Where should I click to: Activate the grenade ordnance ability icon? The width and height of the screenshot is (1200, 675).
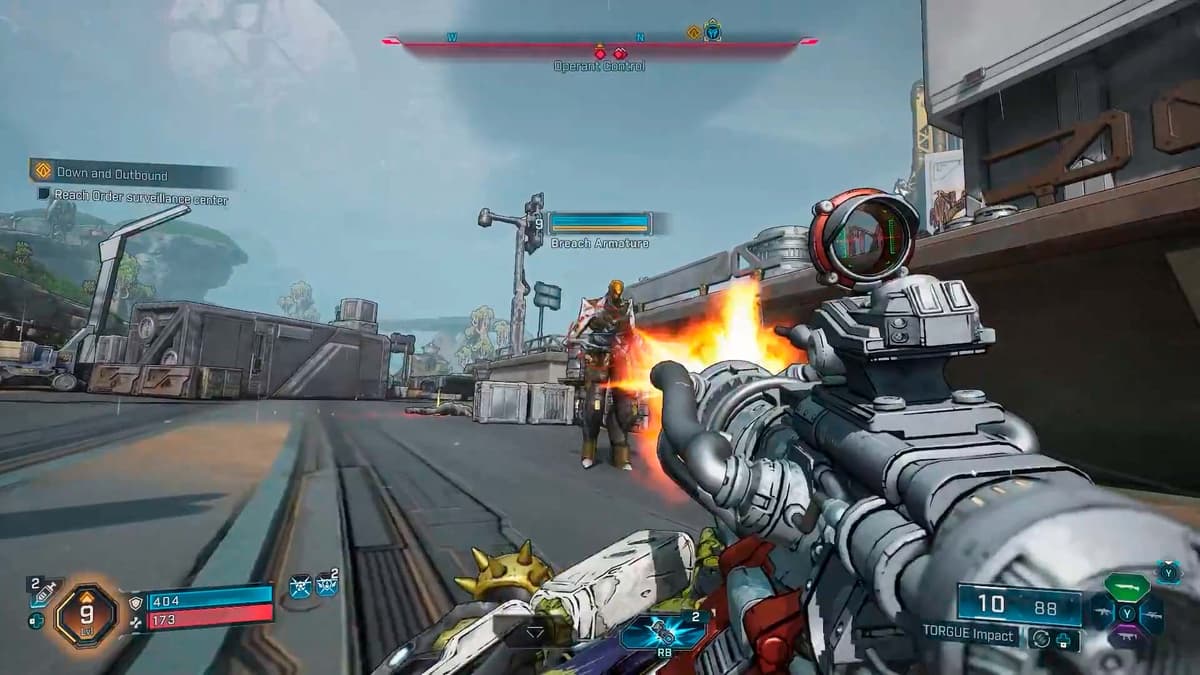point(658,631)
